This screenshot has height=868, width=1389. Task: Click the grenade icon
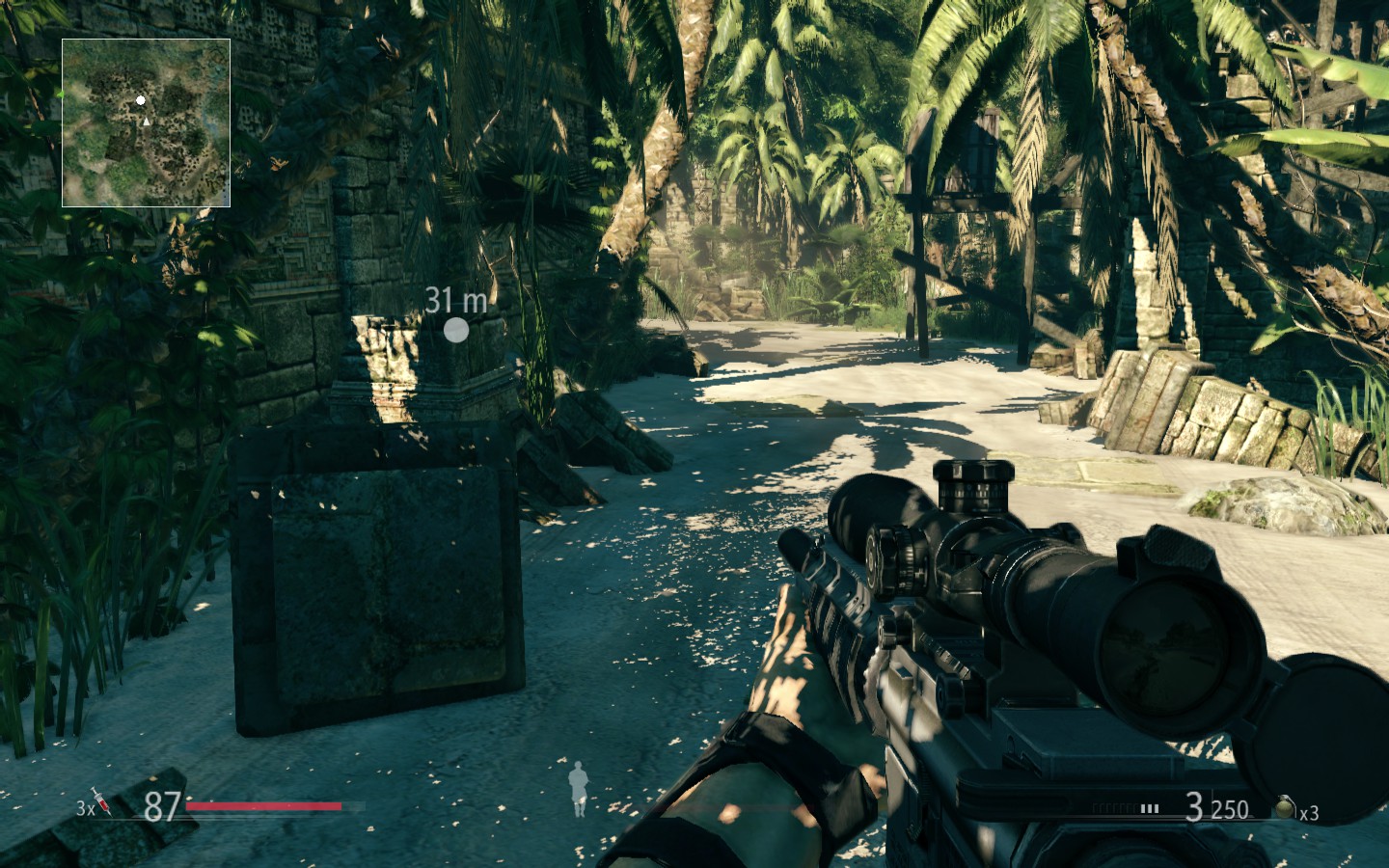(x=1286, y=807)
